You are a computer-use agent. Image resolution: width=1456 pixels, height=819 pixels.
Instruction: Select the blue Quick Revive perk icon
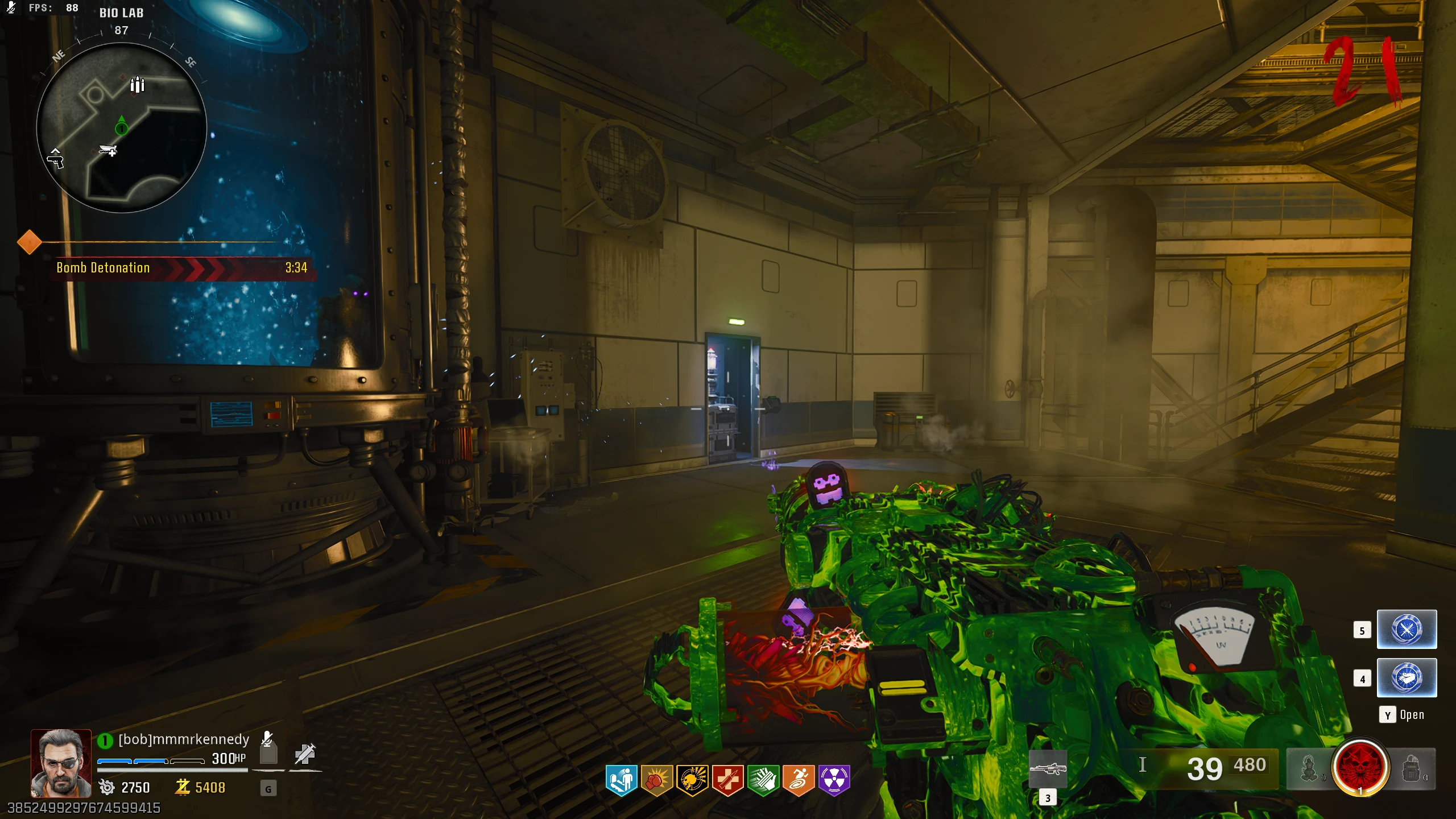[621, 779]
